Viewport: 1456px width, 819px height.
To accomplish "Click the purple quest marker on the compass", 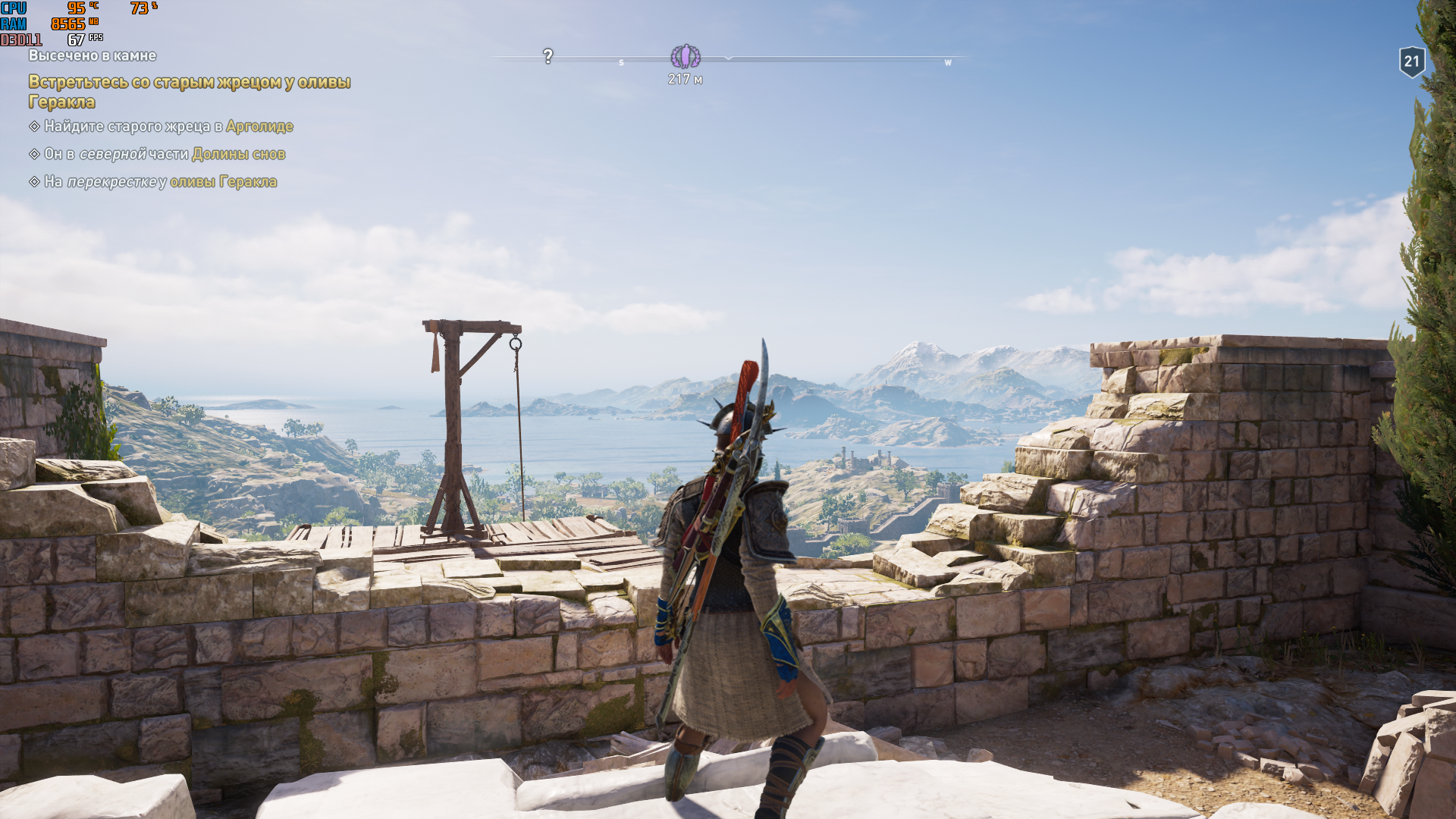I will 686,56.
